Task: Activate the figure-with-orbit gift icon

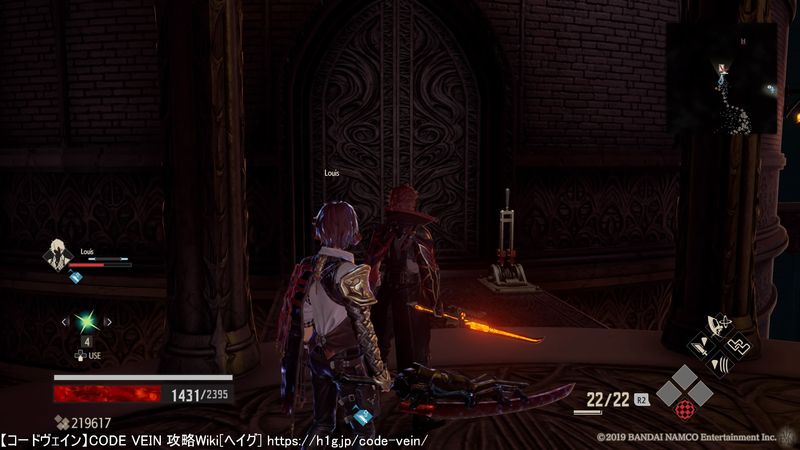Action: (x=719, y=325)
